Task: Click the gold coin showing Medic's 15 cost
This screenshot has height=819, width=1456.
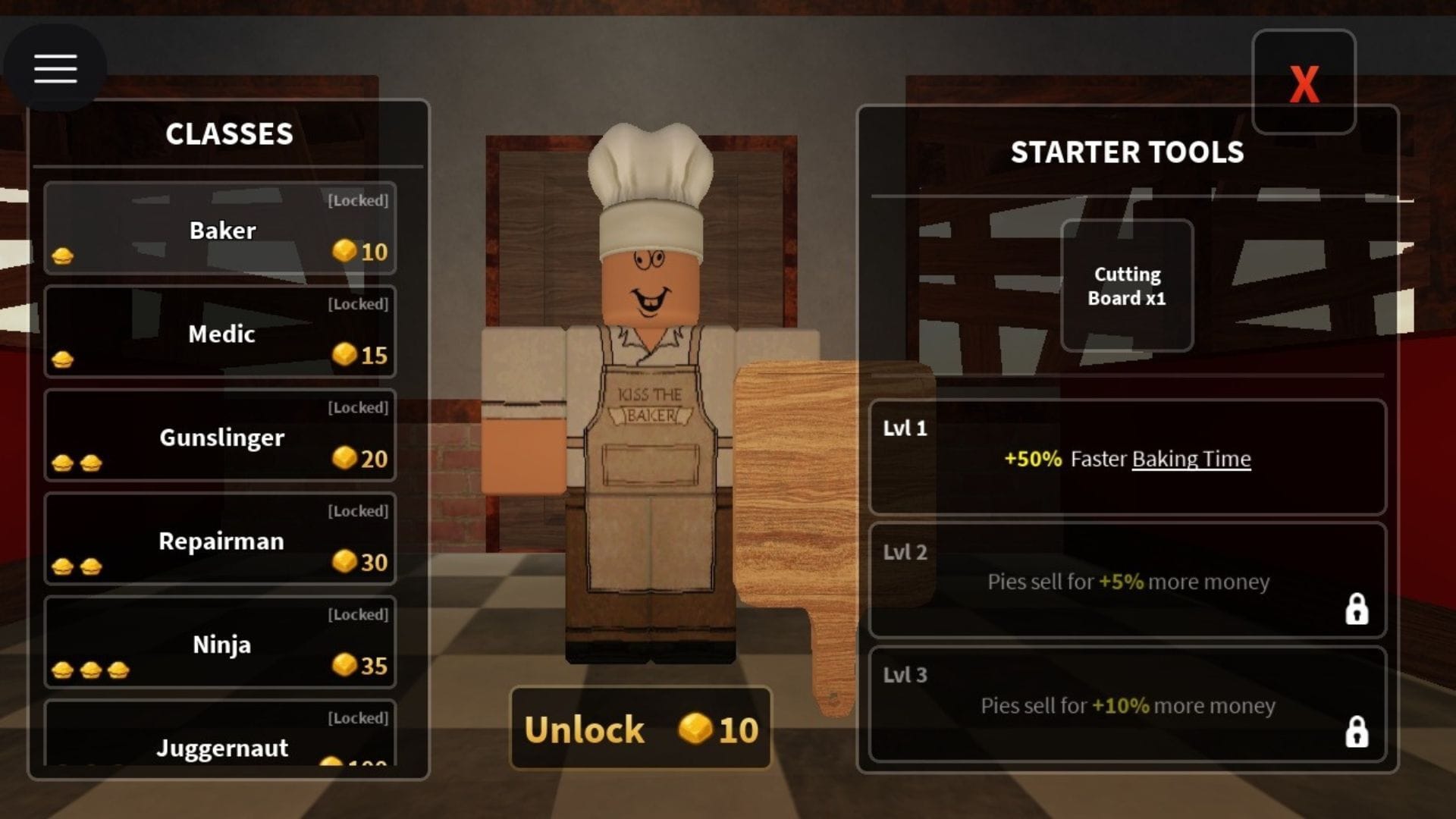Action: (345, 355)
